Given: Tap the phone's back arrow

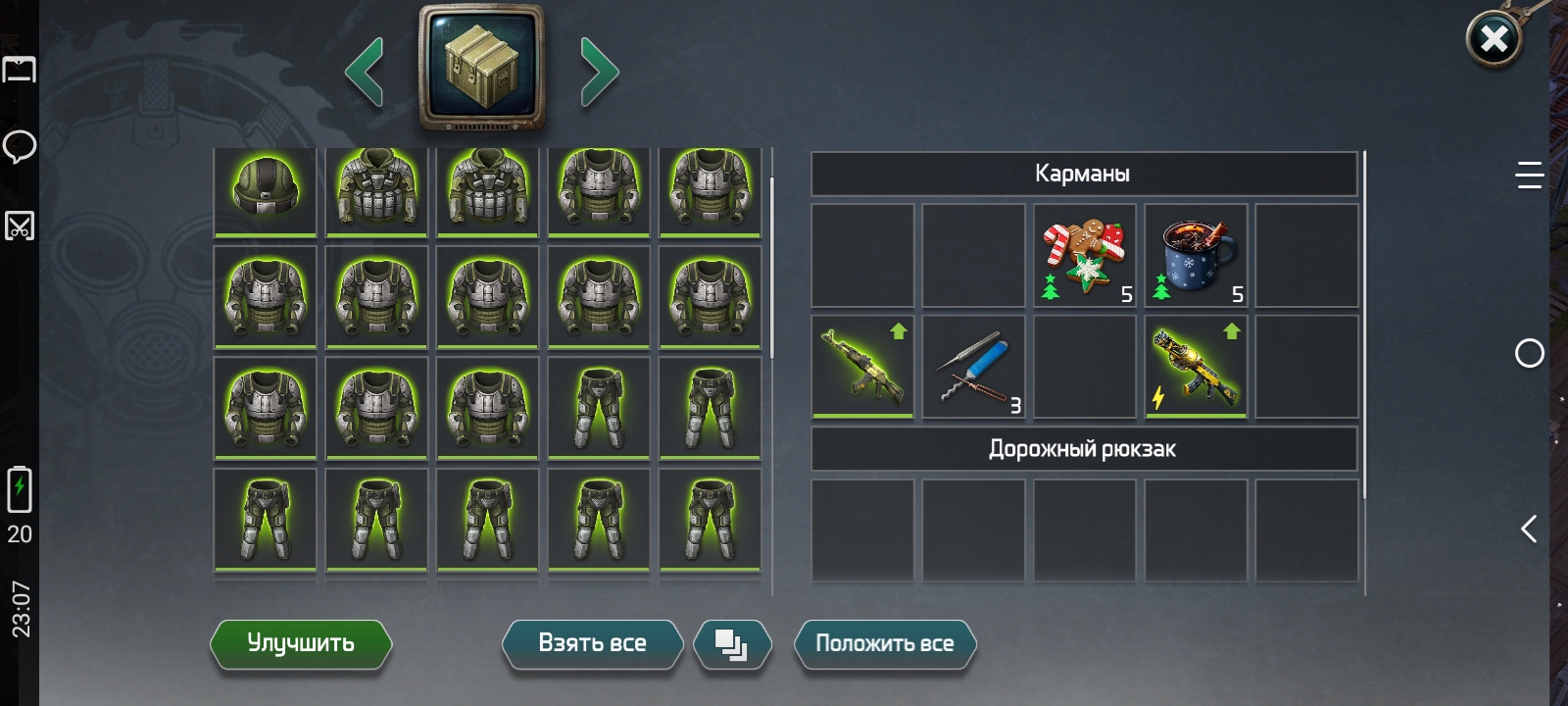Looking at the screenshot, I should coord(1529,529).
